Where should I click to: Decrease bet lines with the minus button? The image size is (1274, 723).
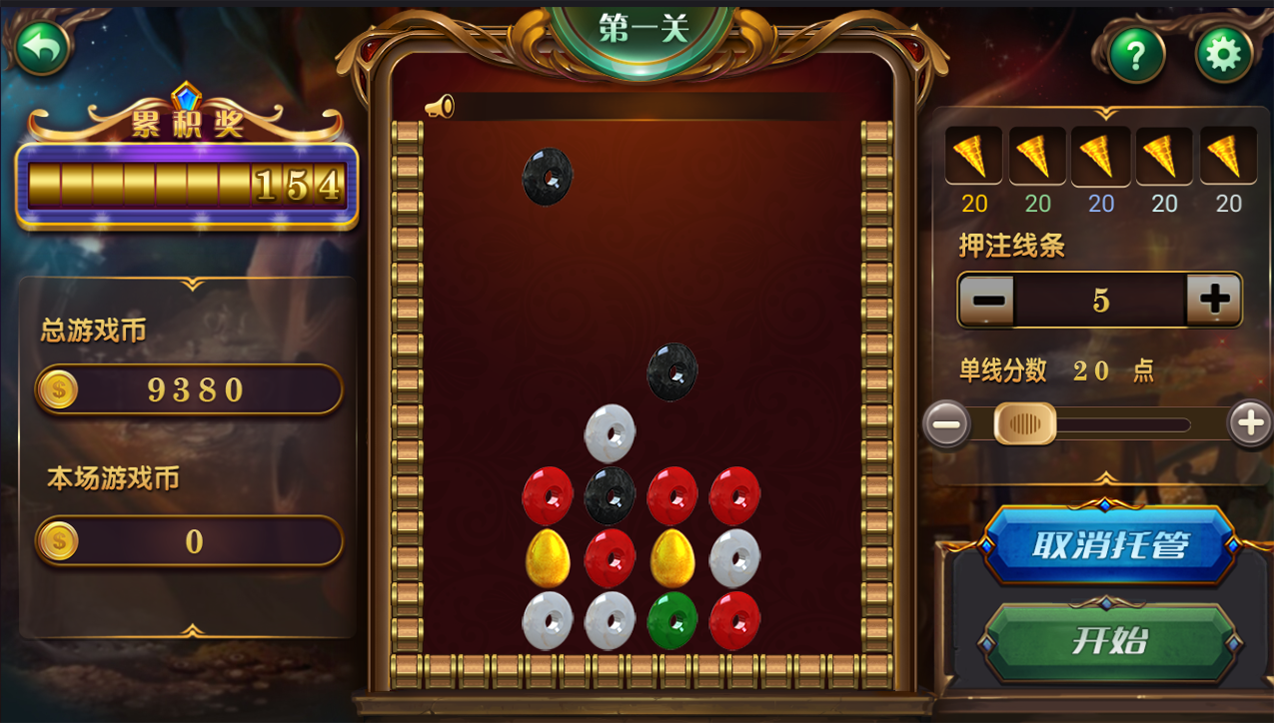[x=987, y=300]
